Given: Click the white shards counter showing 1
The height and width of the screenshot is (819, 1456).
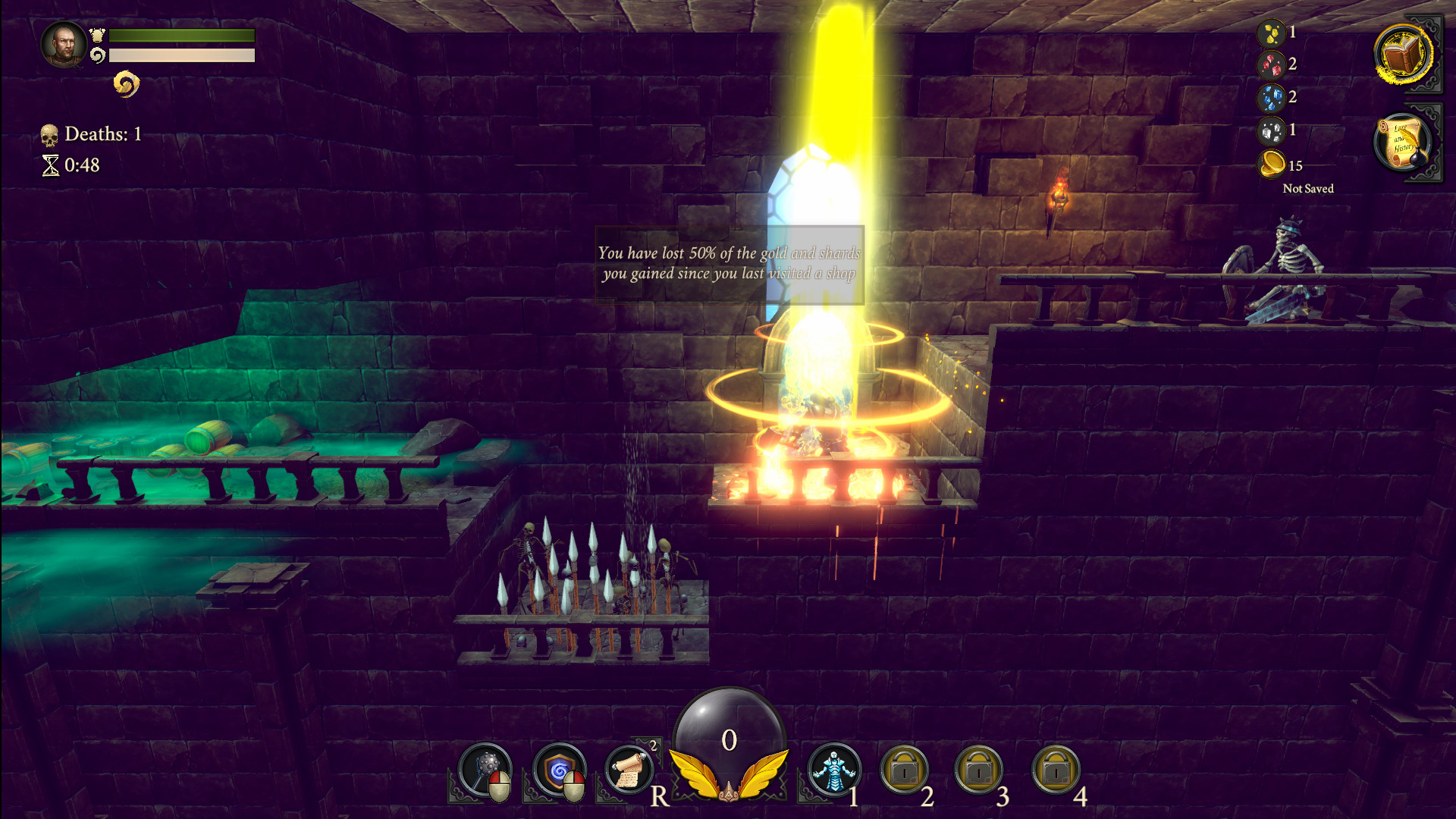Looking at the screenshot, I should [1271, 130].
